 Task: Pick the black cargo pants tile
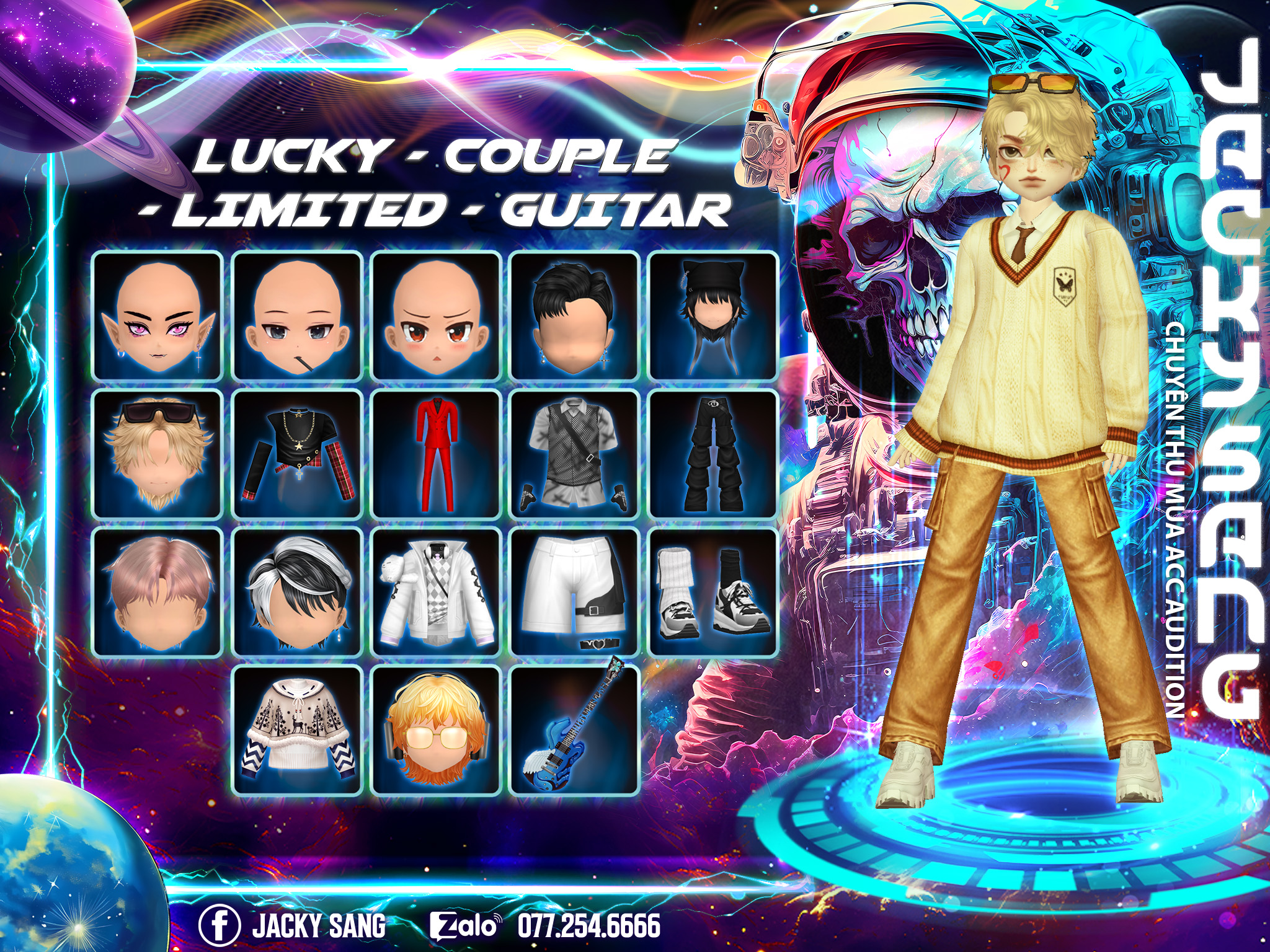click(713, 454)
